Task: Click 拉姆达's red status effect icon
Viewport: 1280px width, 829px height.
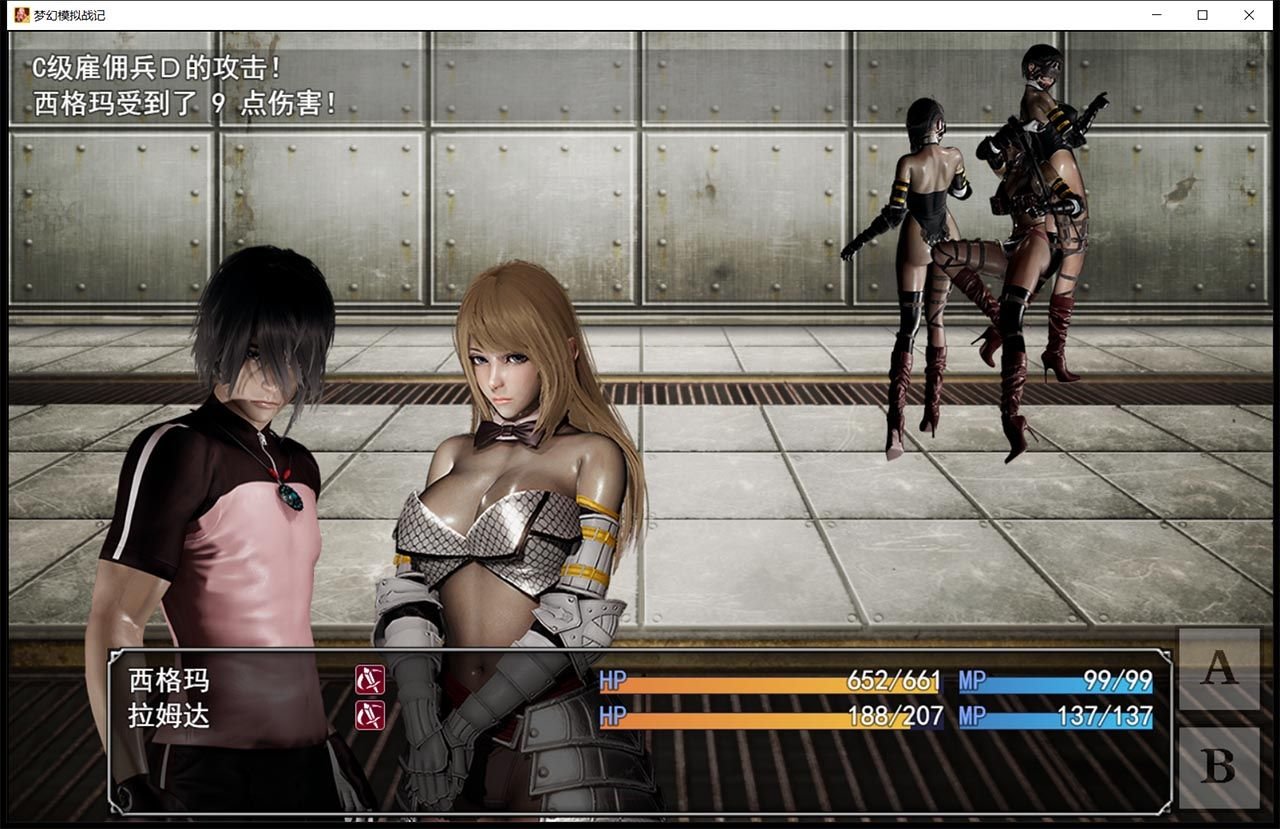Action: pos(370,713)
